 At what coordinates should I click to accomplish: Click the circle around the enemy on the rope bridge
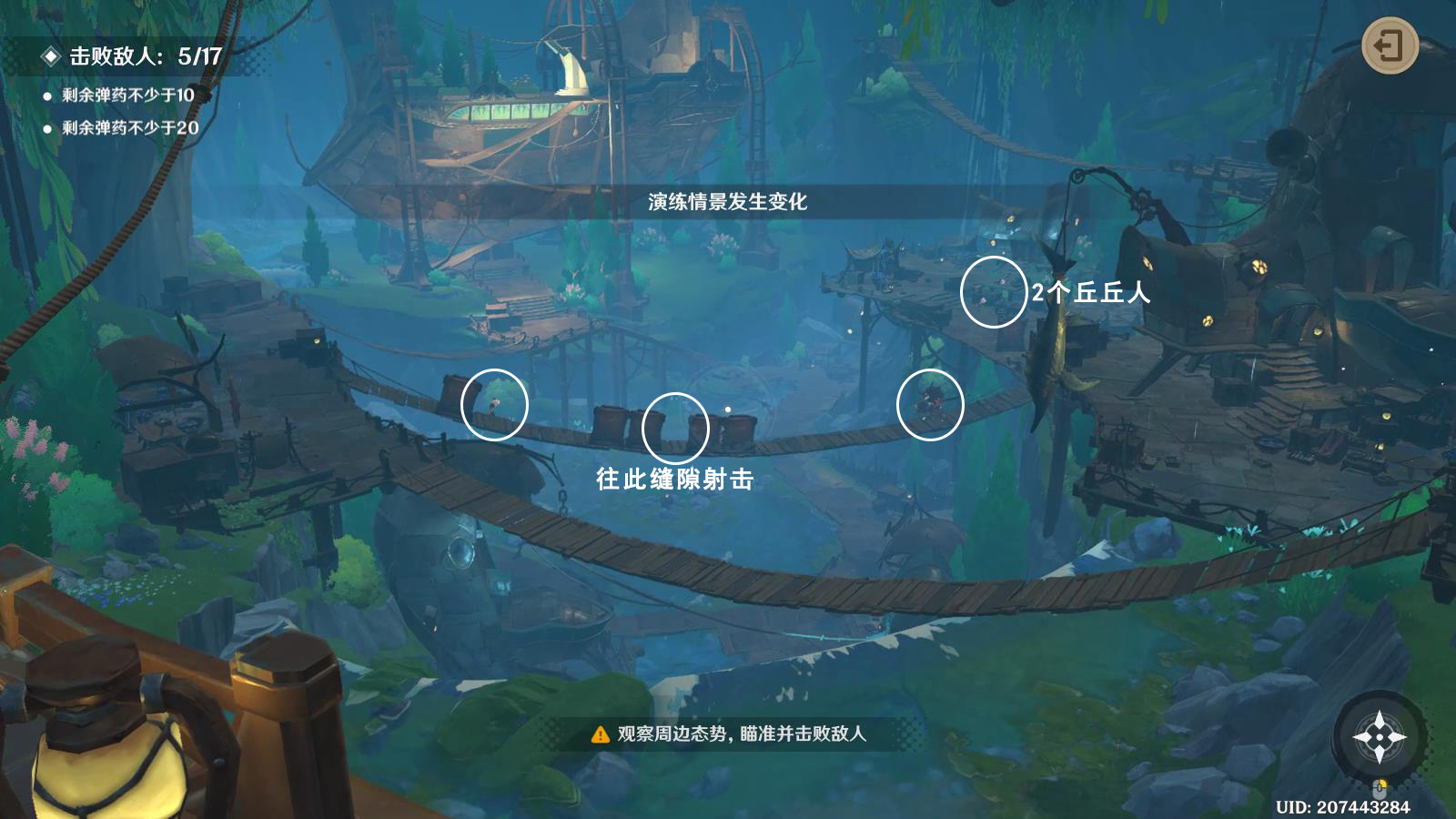click(x=930, y=404)
